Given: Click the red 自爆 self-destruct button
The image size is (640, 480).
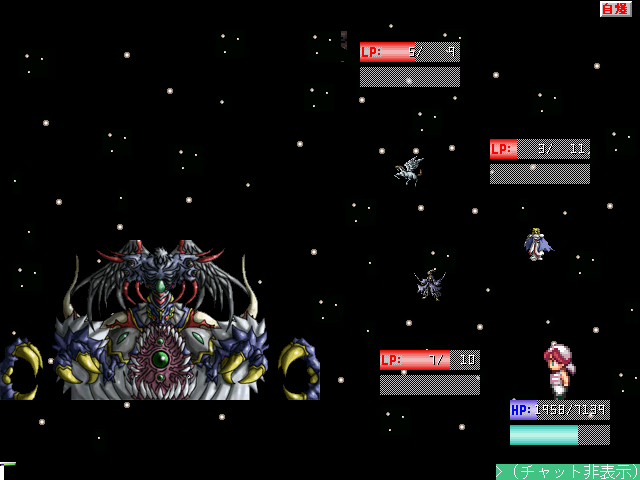Looking at the screenshot, I should tap(615, 9).
